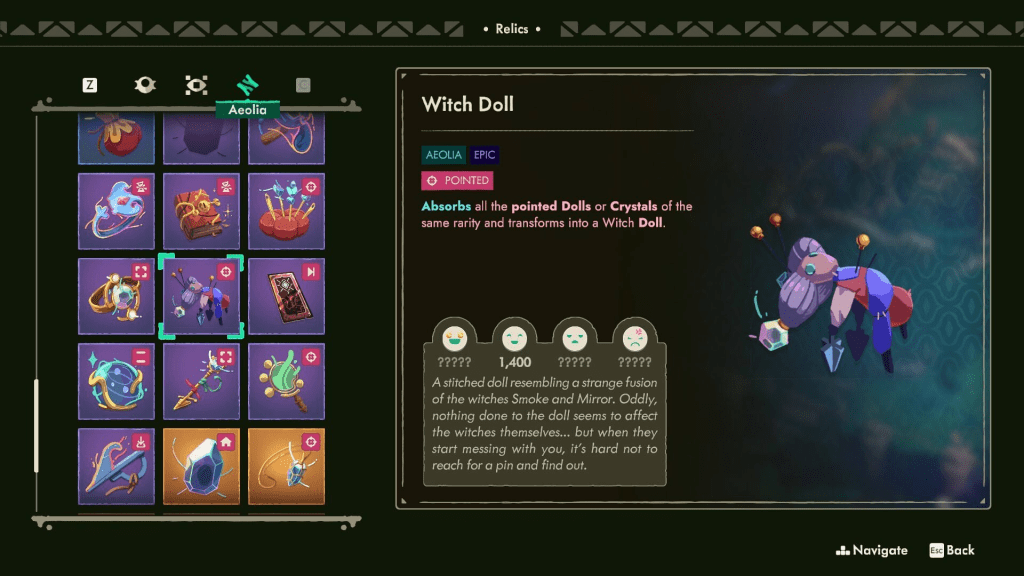Select the angry face rating icon
Screen dimensions: 1024x576
click(635, 338)
